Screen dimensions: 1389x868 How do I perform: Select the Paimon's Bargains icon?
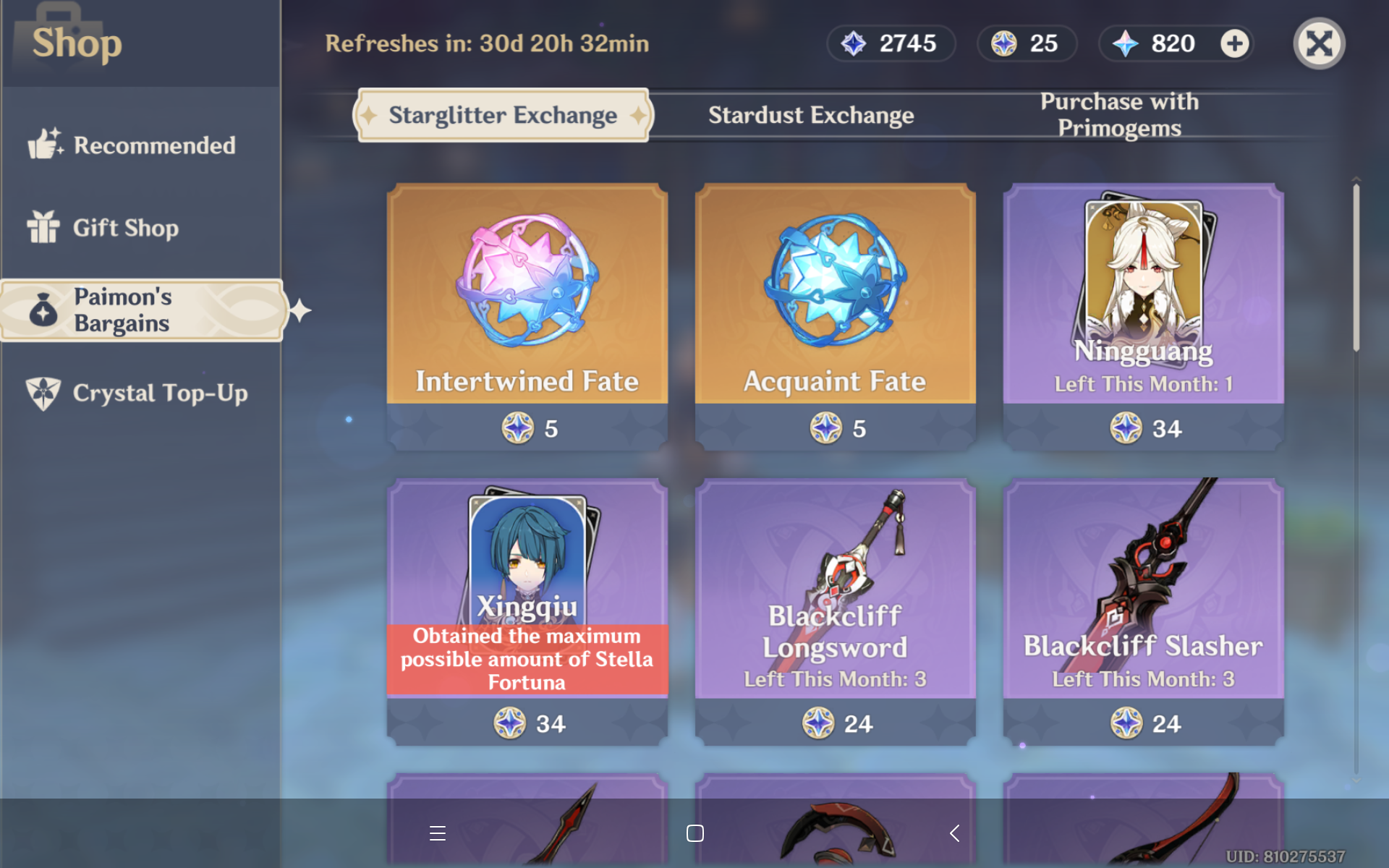coord(45,310)
